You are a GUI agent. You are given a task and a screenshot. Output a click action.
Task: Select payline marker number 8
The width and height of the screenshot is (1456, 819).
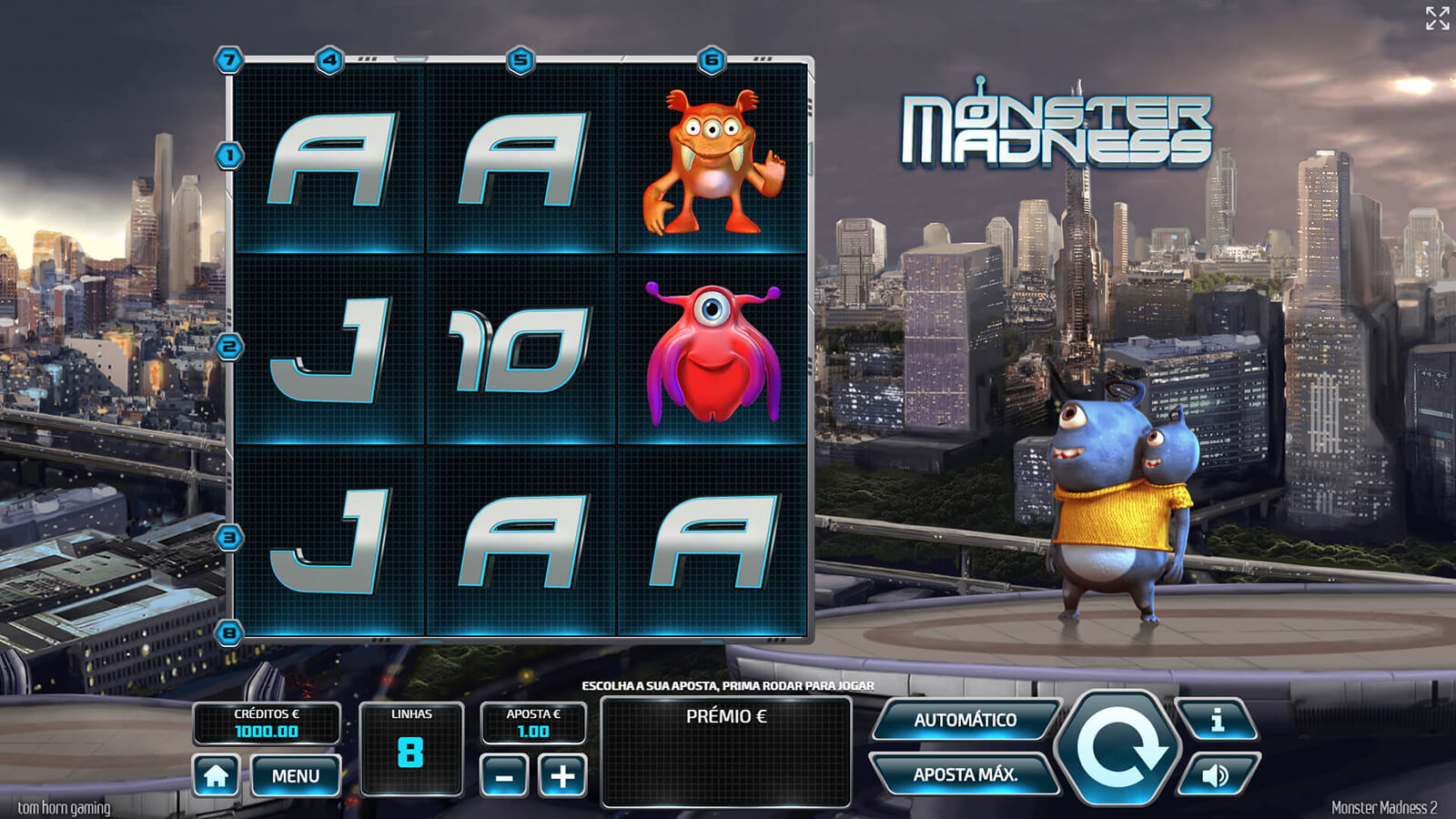point(229,632)
